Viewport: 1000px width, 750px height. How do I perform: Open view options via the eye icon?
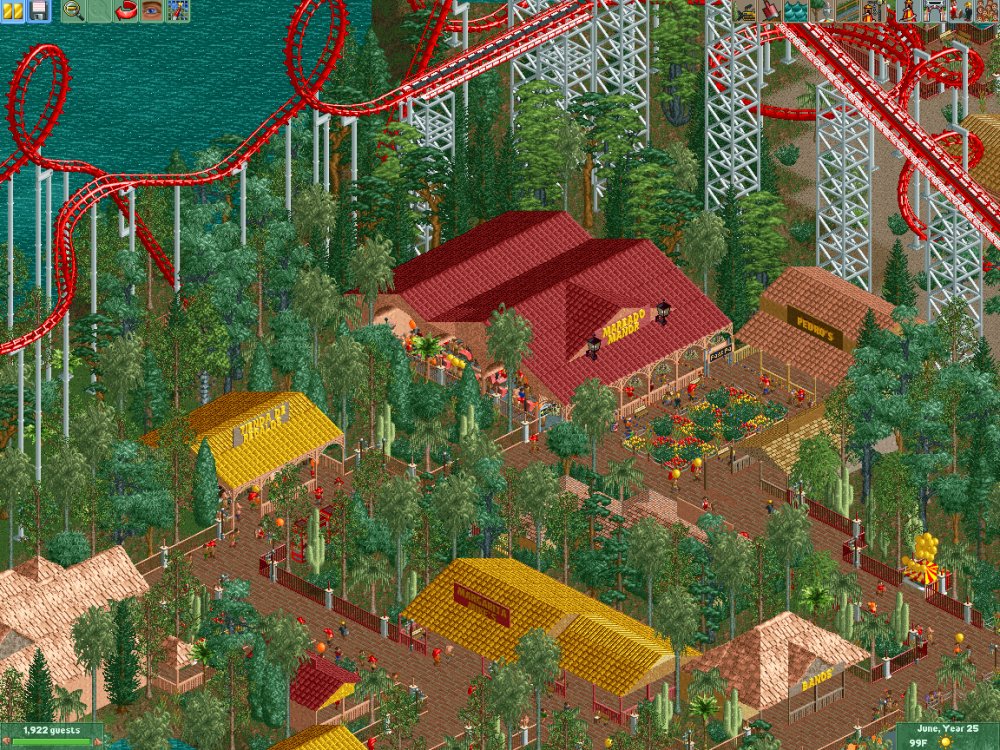click(152, 11)
